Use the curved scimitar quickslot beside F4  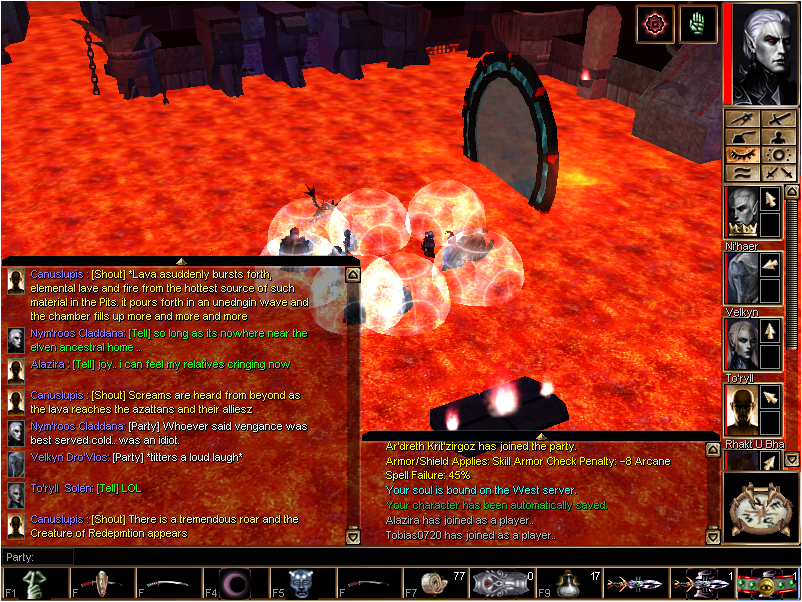point(169,584)
